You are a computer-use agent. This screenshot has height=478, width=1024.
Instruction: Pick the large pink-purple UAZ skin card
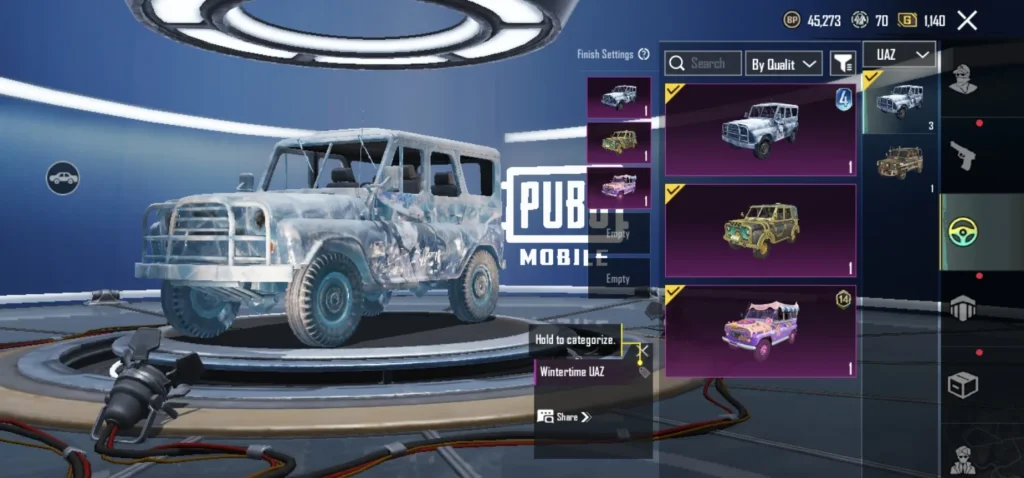tap(760, 330)
